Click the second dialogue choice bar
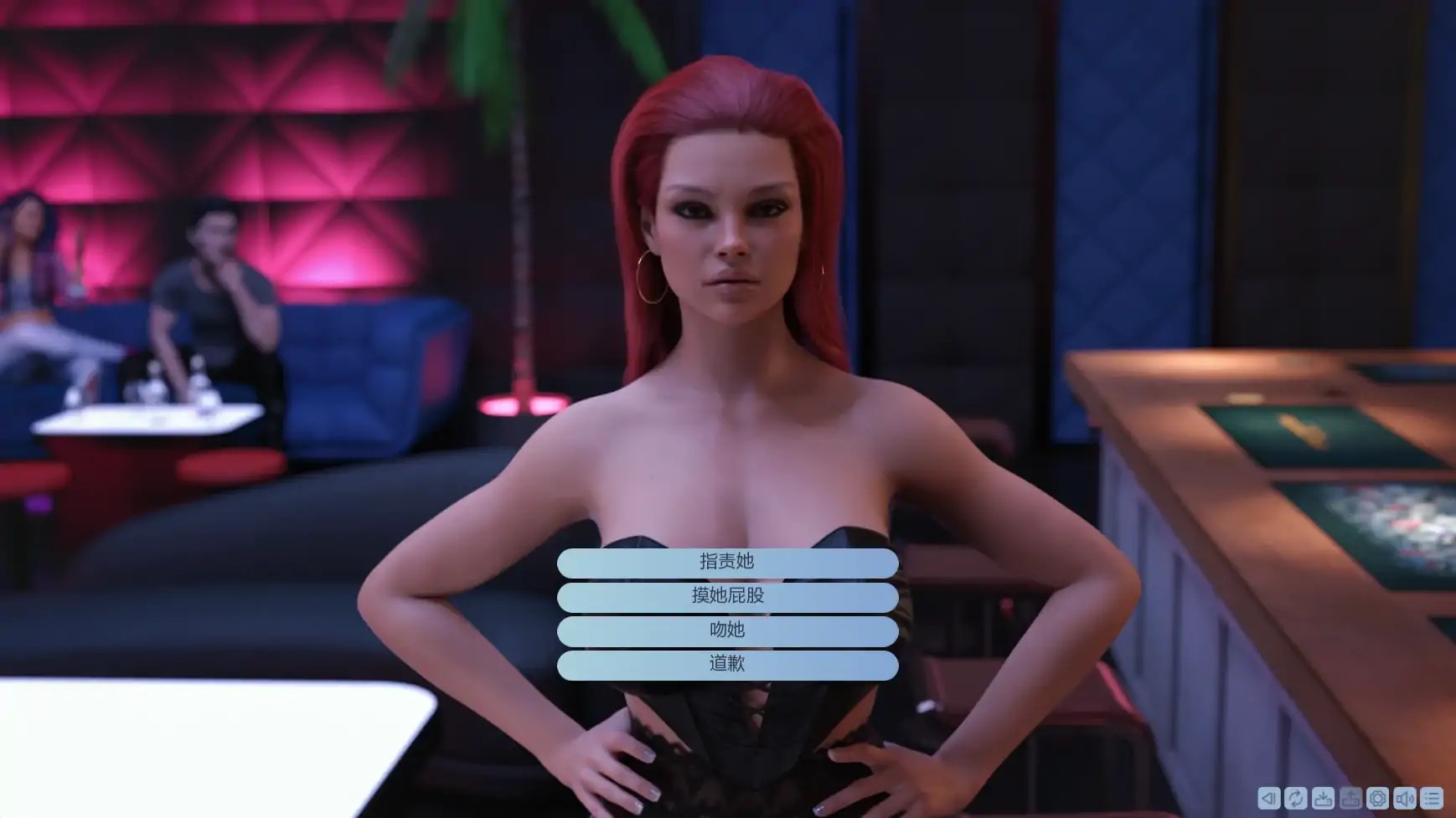Viewport: 1456px width, 818px height. (x=728, y=596)
